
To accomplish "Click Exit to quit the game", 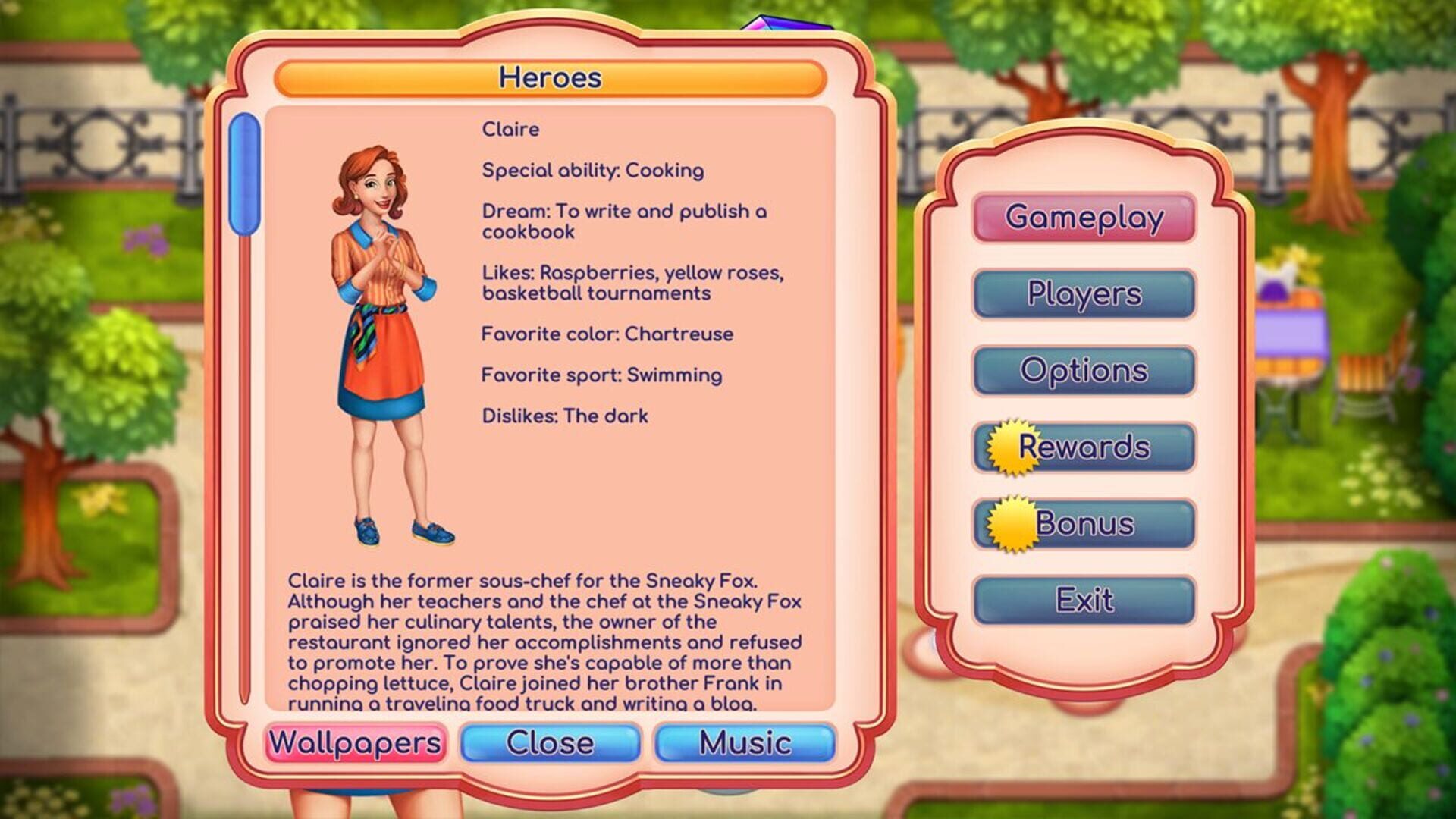I will coord(1083,599).
